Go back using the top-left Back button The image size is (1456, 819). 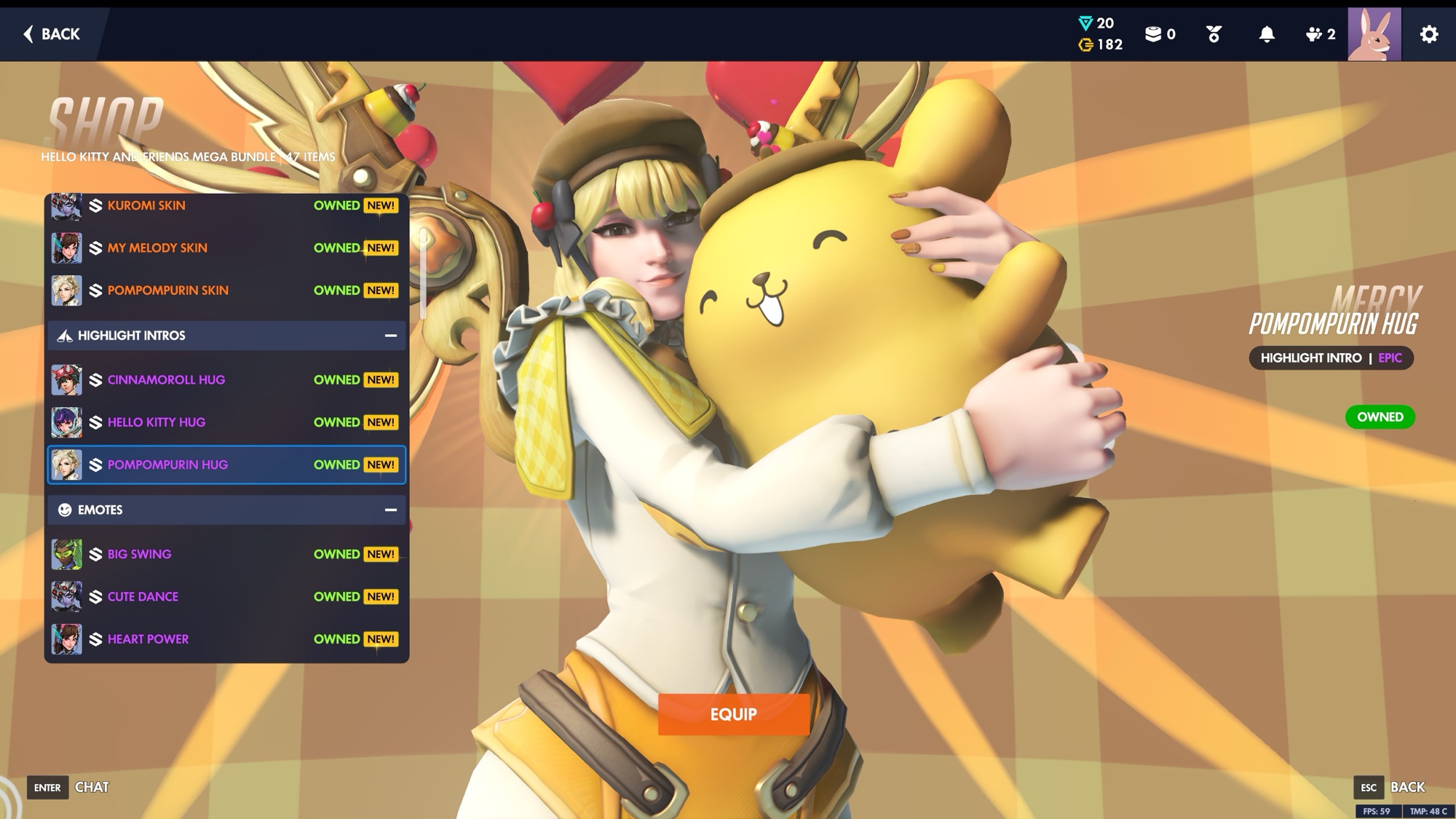tap(52, 34)
